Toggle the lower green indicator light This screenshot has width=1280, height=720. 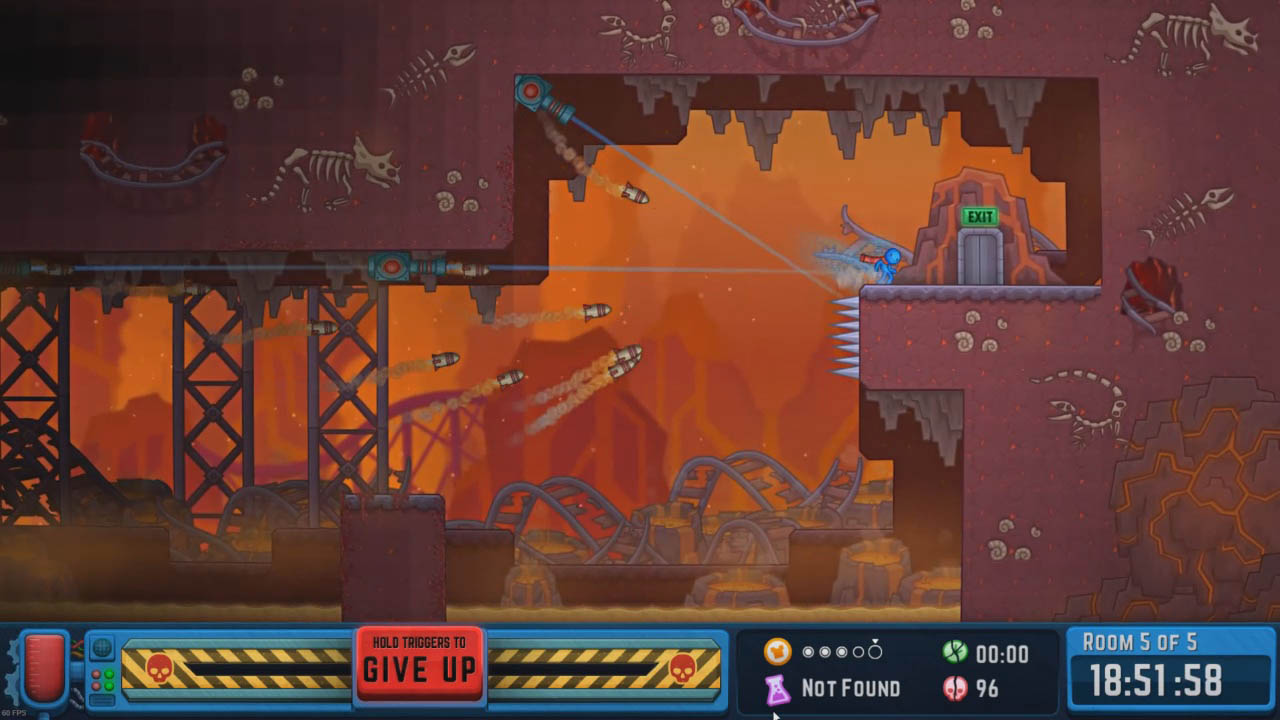point(109,685)
